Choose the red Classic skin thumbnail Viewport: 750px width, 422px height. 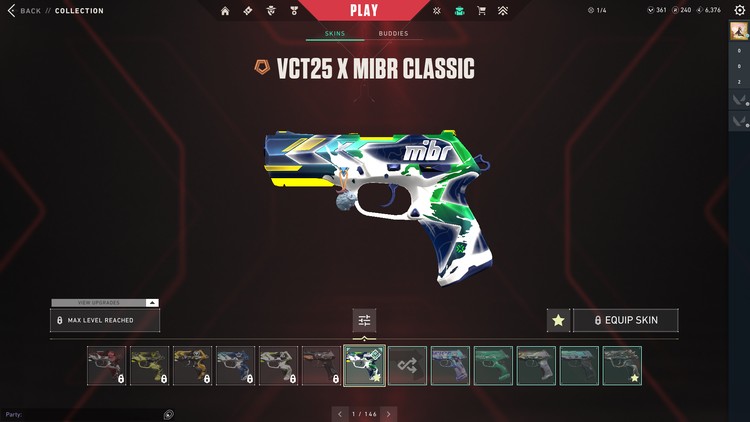[106, 366]
